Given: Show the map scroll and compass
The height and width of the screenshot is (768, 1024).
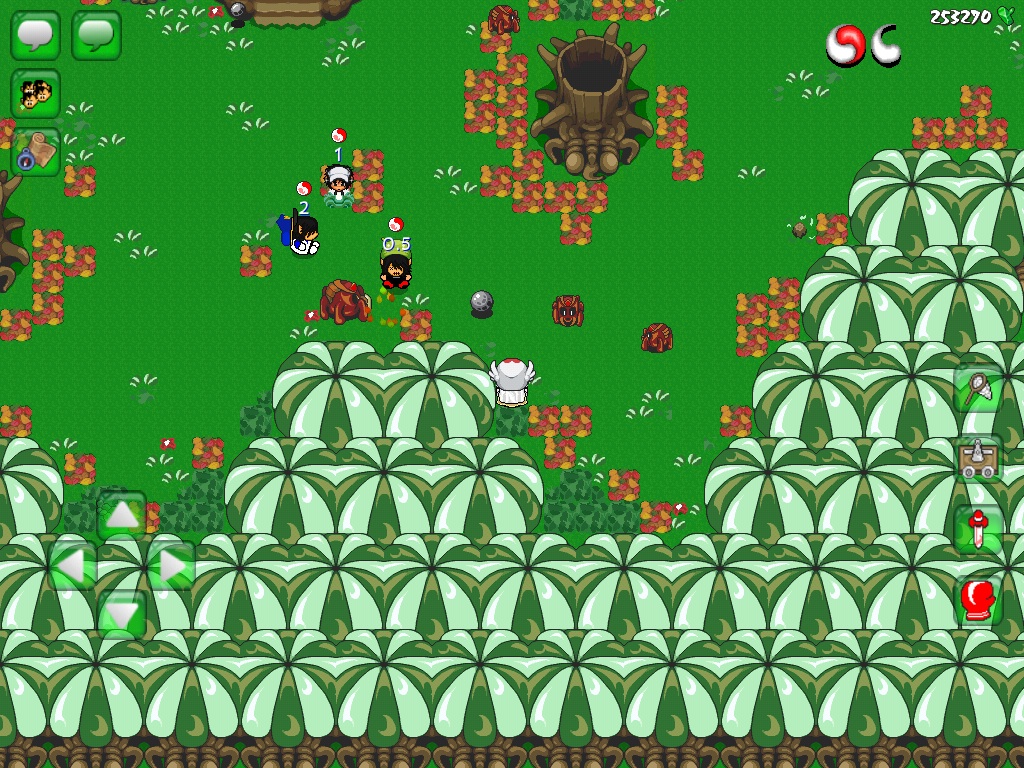Looking at the screenshot, I should 35,152.
